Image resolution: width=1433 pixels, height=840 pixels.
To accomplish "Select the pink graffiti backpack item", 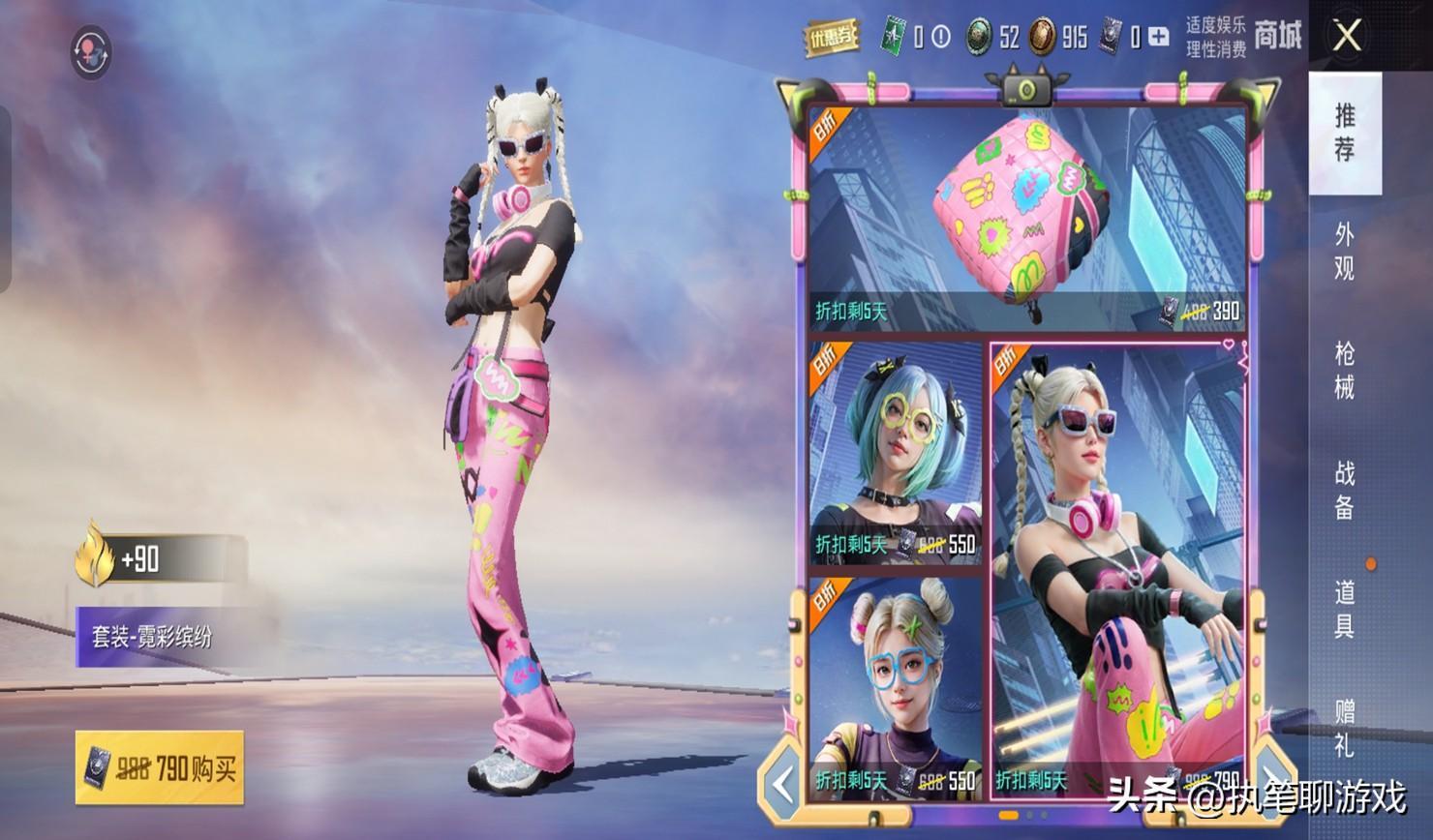I will (1024, 218).
